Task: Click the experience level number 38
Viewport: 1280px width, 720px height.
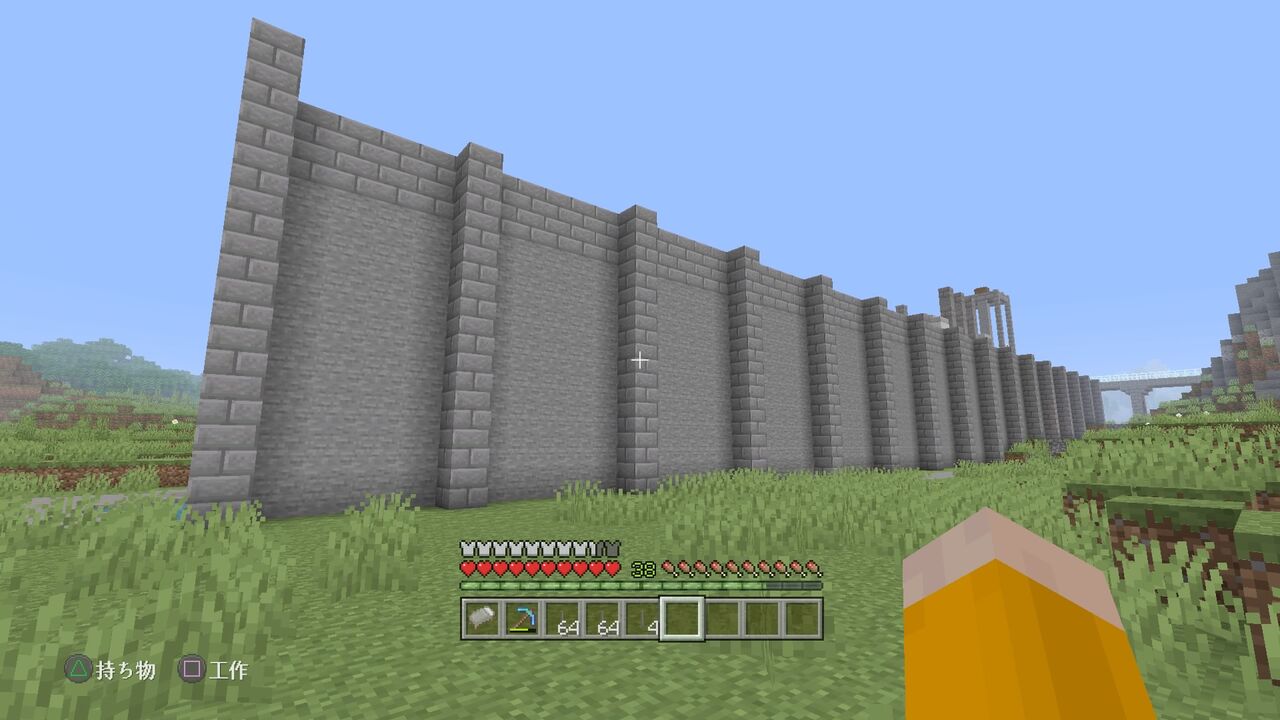Action: 643,567
